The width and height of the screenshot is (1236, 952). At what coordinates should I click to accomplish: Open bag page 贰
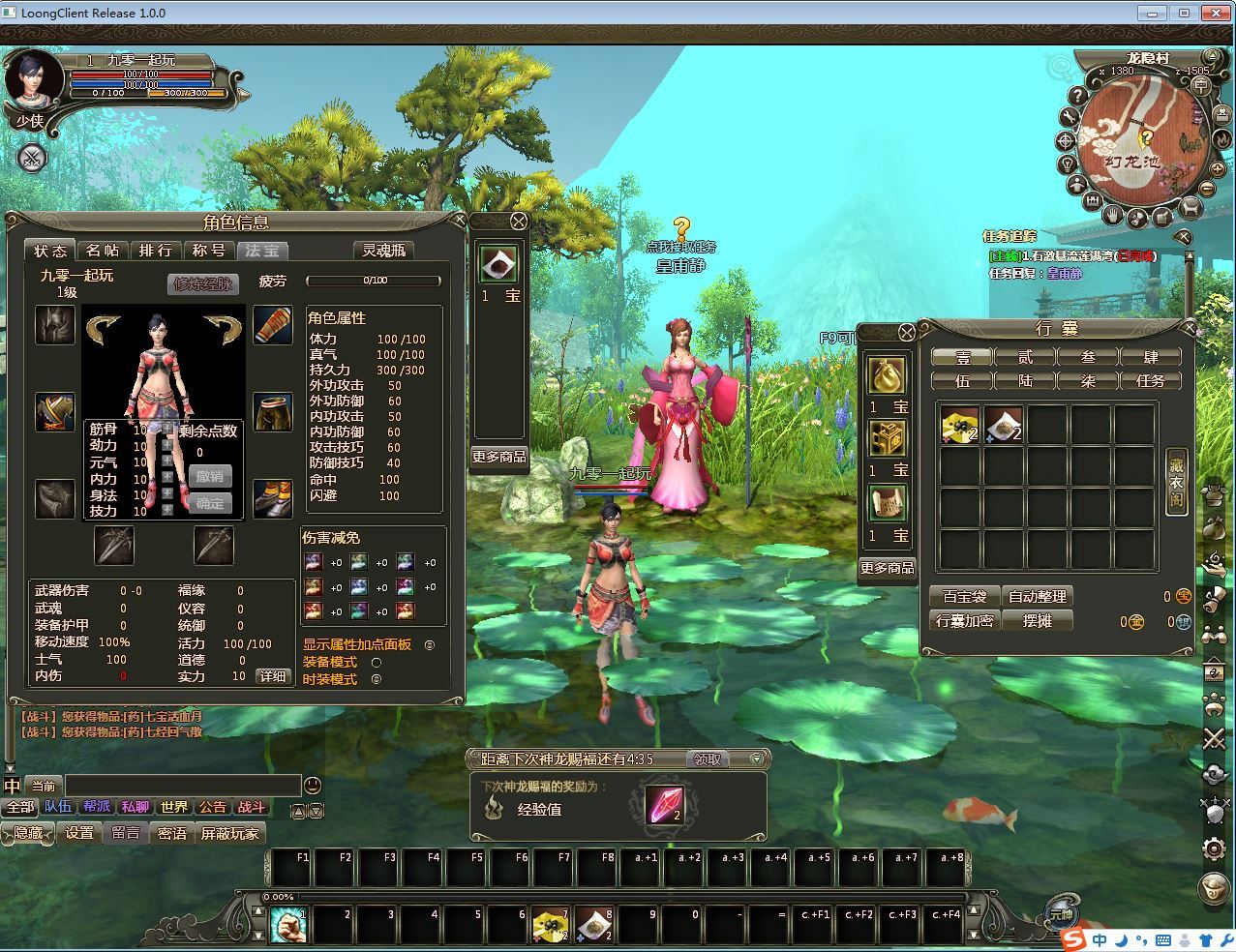tap(1025, 357)
